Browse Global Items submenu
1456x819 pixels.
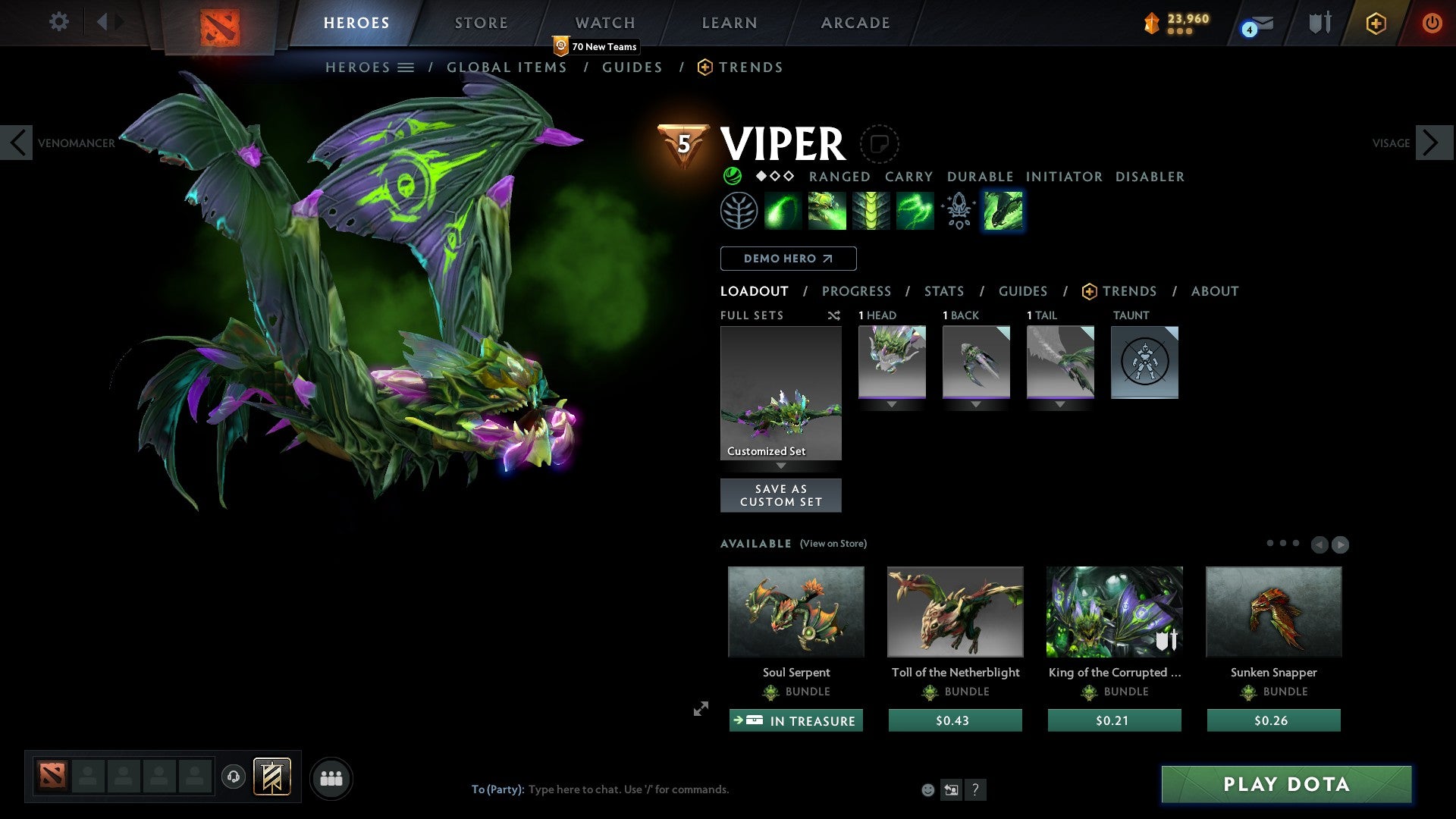click(x=507, y=67)
